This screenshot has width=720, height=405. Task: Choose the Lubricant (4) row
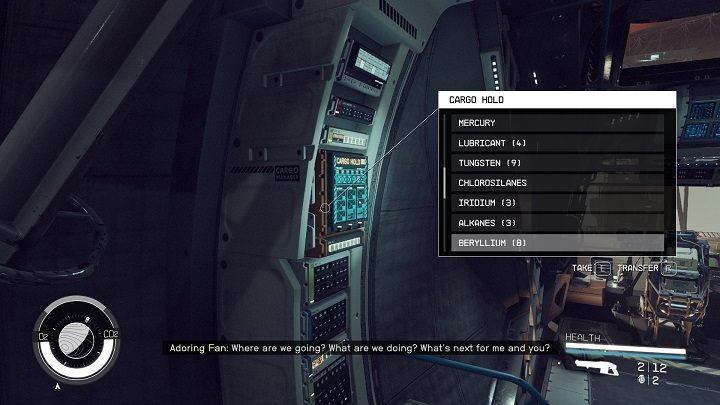(x=557, y=143)
